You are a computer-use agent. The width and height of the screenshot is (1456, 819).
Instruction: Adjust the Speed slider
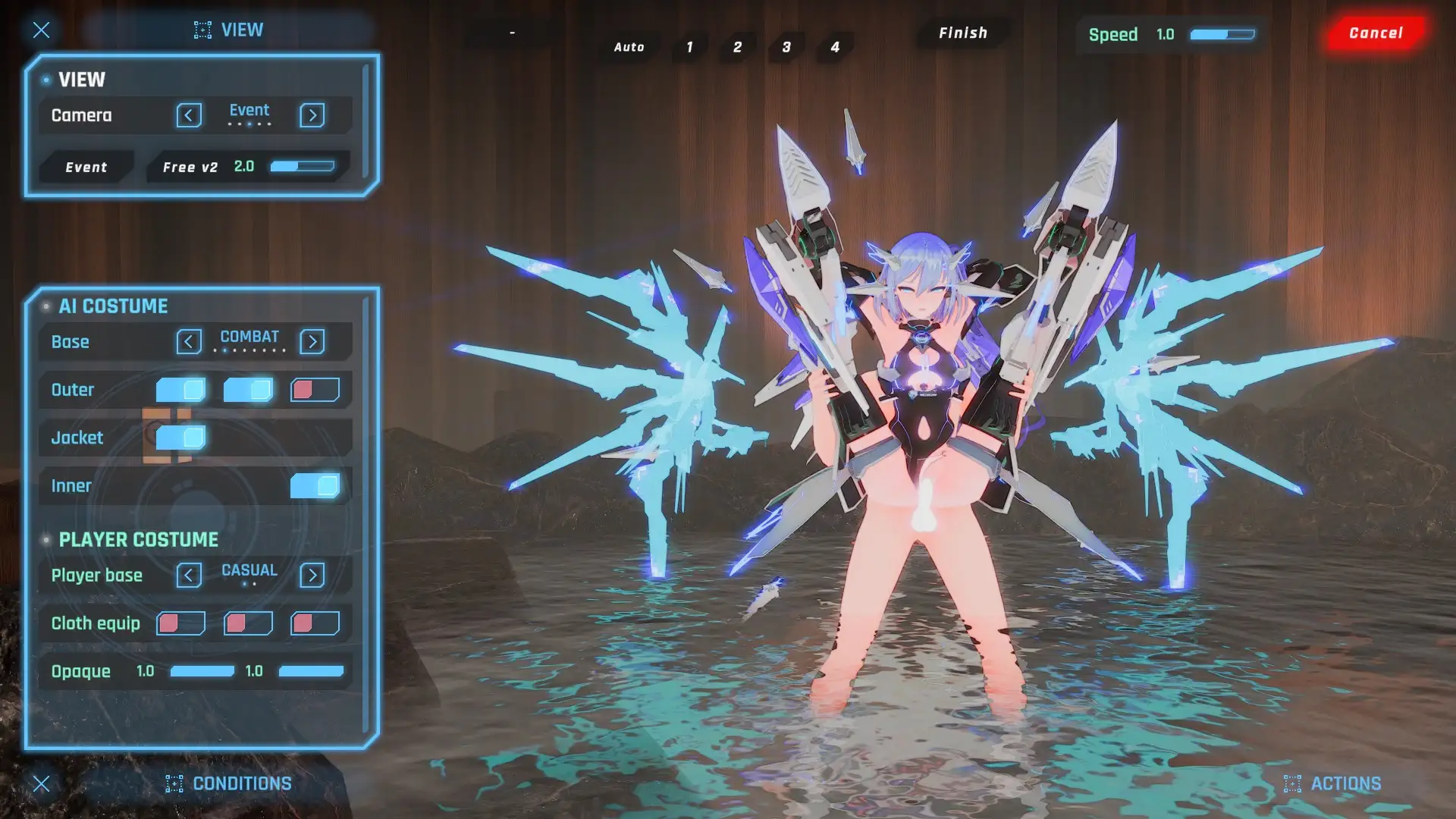[x=1222, y=35]
